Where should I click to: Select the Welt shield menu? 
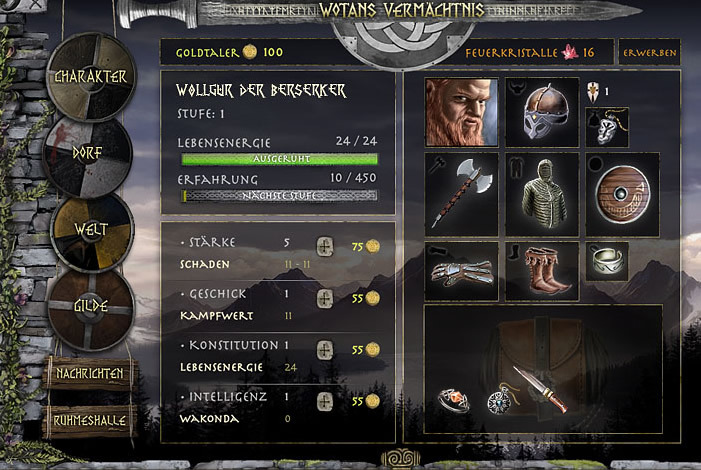91,230
